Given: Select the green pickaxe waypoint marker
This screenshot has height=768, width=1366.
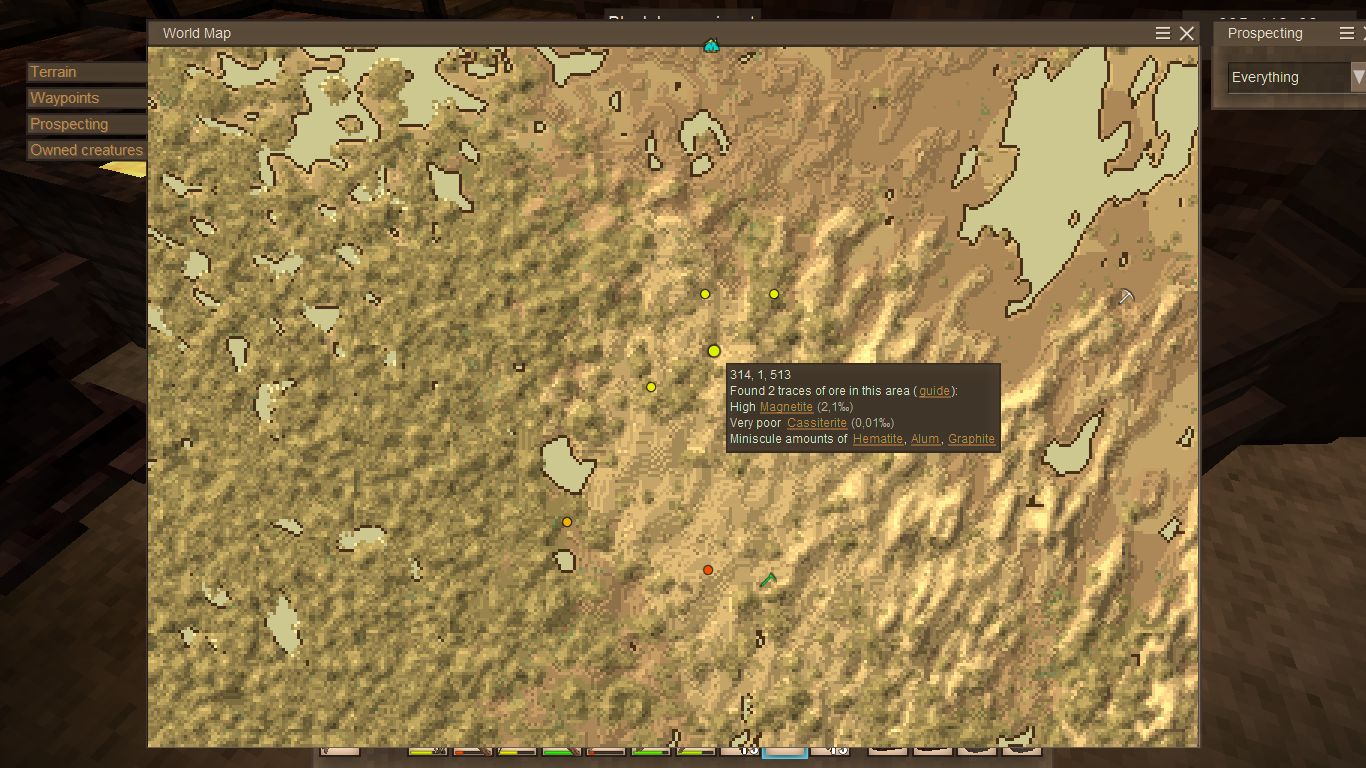Looking at the screenshot, I should [768, 580].
